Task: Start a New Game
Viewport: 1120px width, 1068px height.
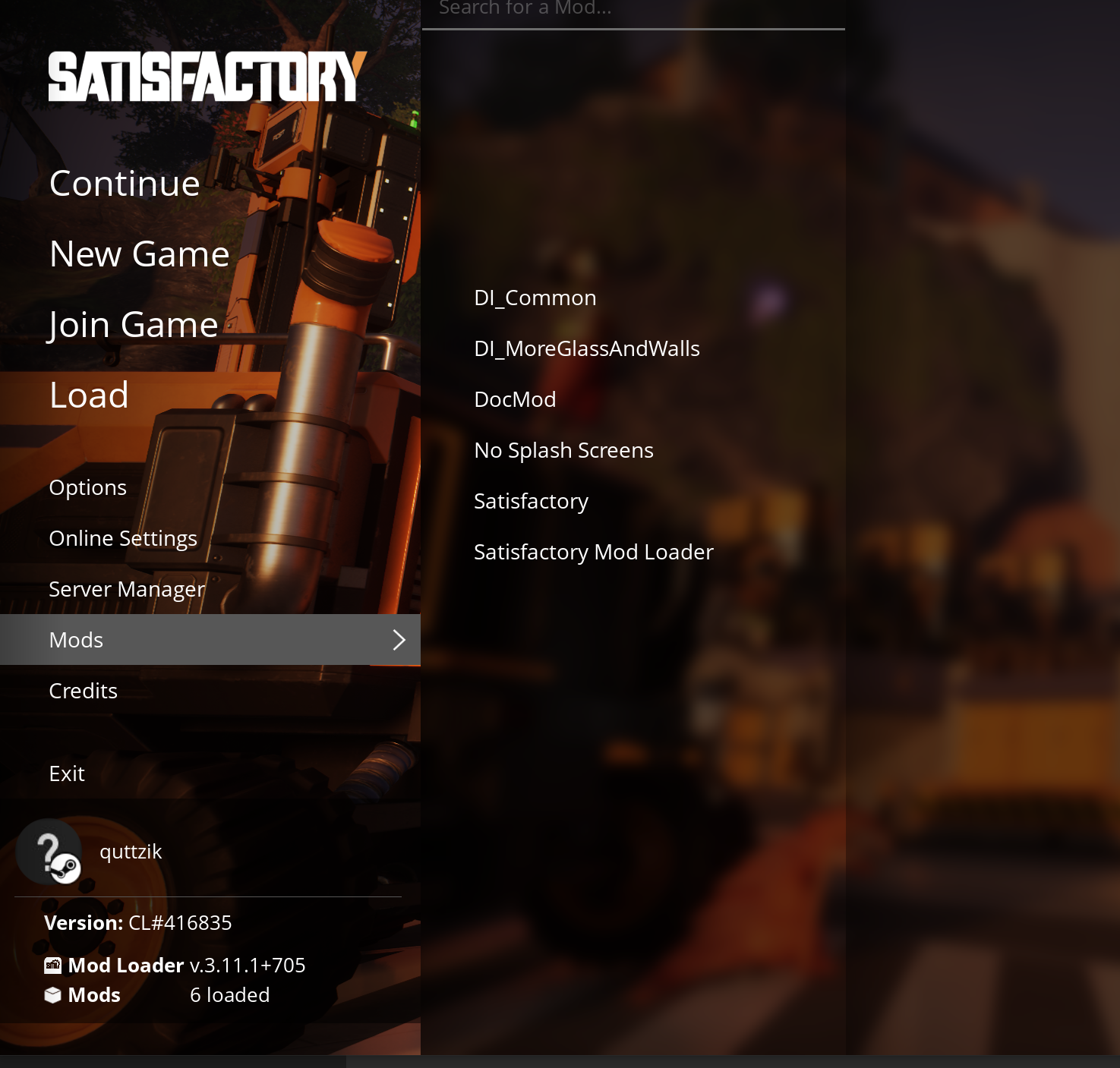Action: (139, 254)
